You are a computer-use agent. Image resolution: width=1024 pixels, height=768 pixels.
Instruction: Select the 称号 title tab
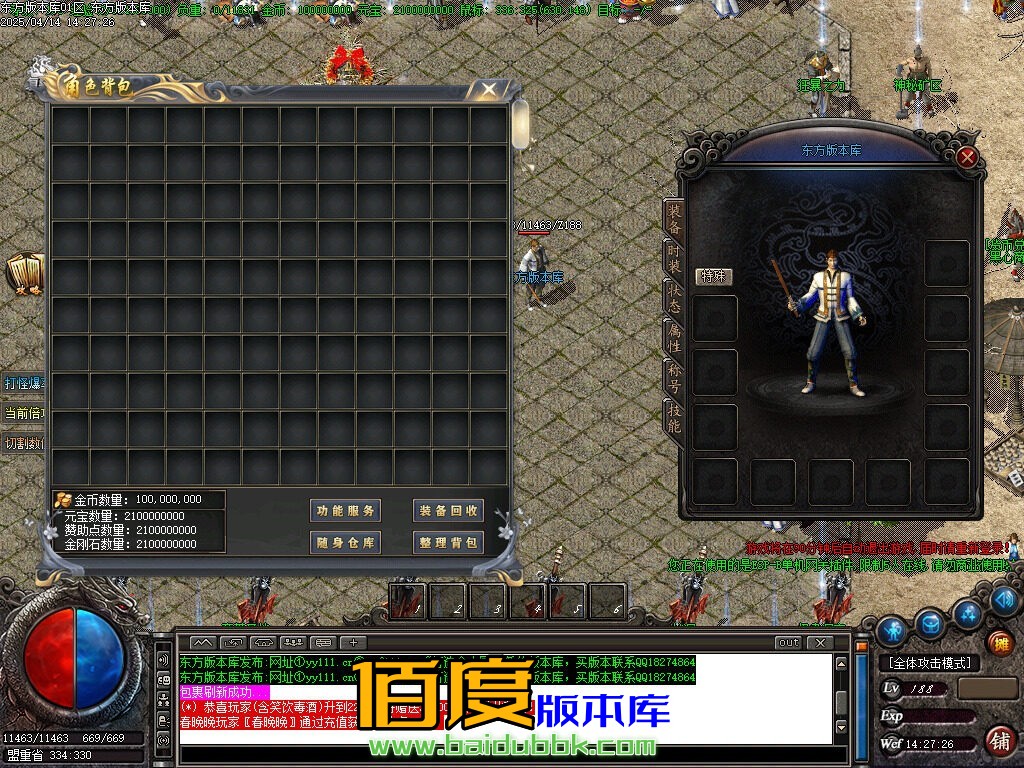pyautogui.click(x=675, y=377)
